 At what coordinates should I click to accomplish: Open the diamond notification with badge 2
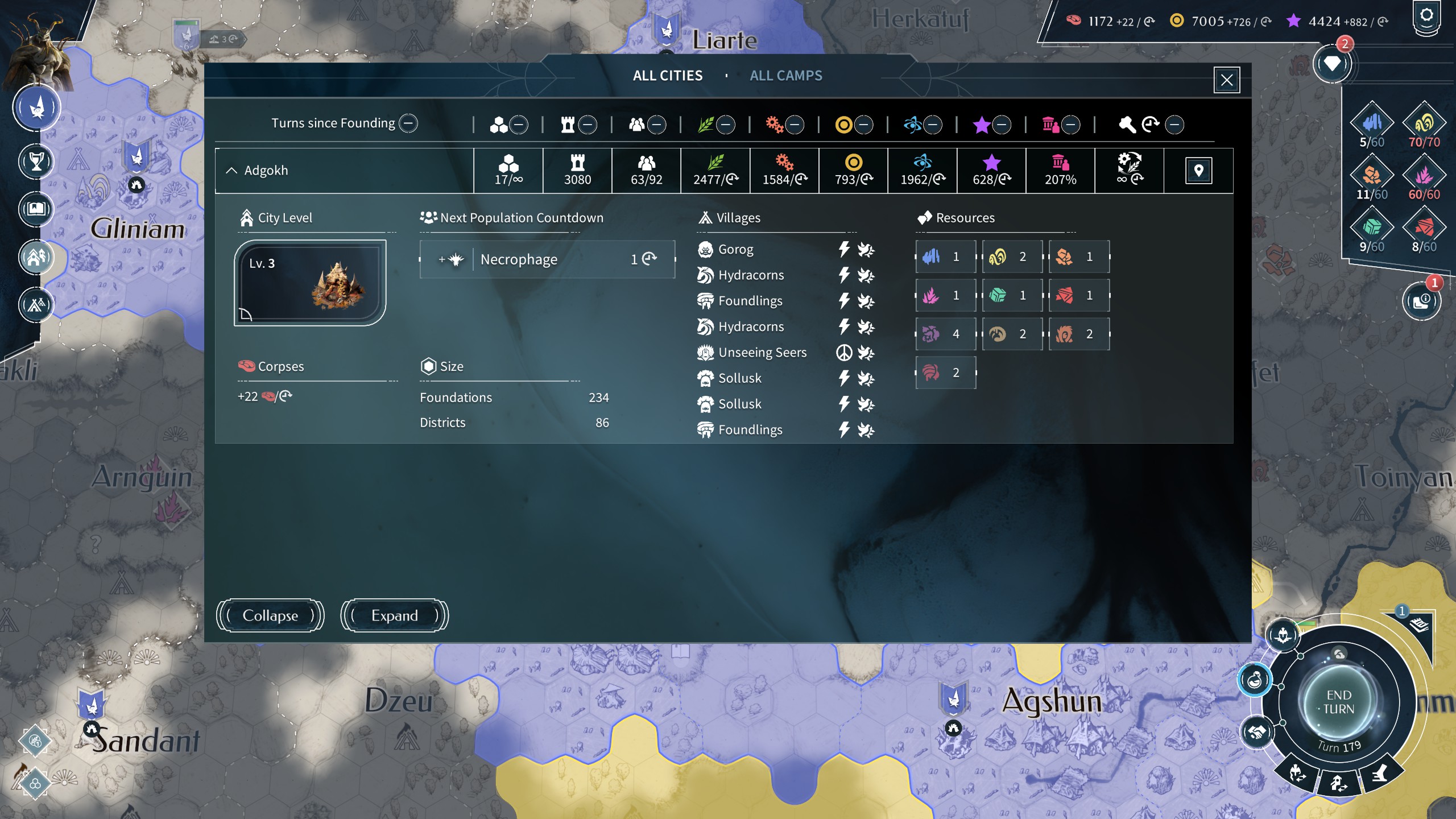1331,64
